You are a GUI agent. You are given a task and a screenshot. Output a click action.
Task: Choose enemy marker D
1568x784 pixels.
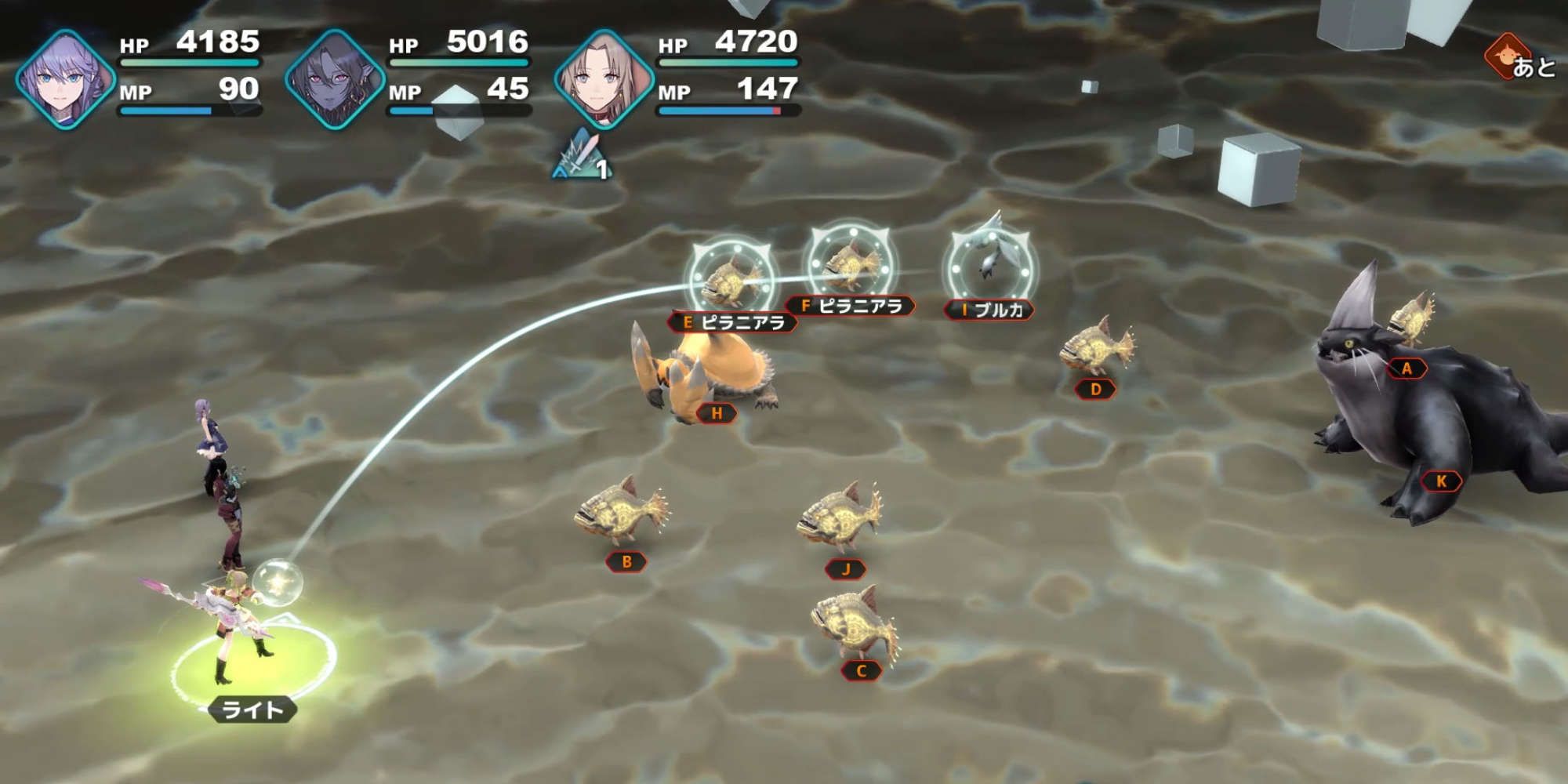(1095, 389)
